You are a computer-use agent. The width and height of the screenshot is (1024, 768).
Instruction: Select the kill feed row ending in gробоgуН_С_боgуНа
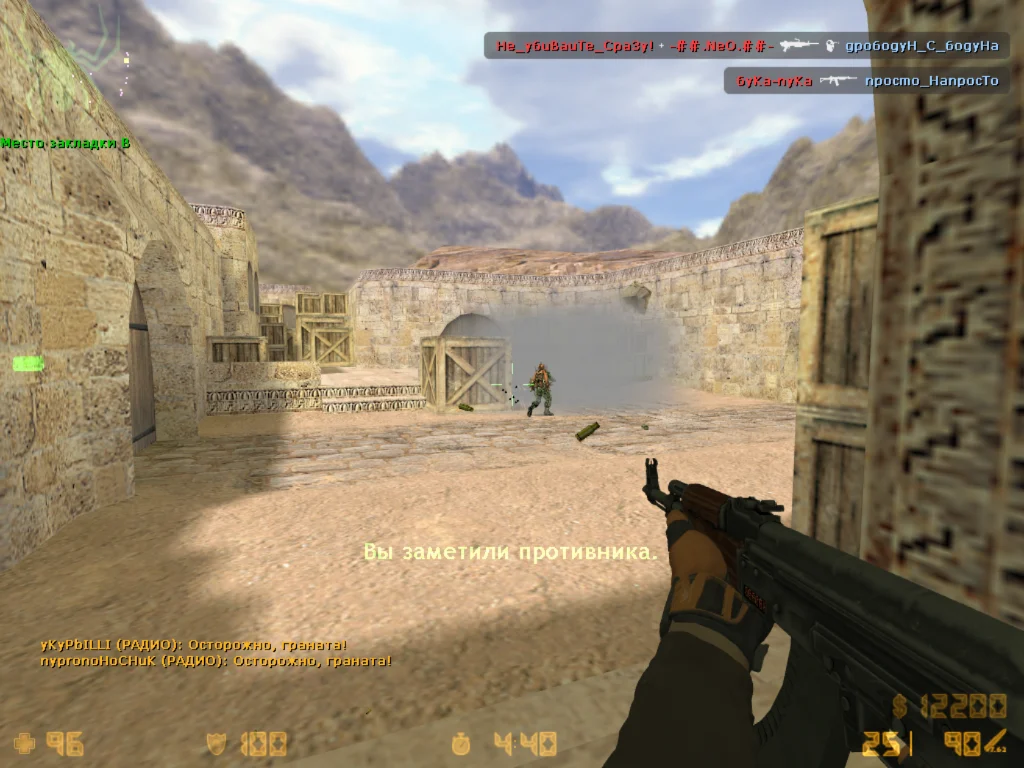[746, 46]
